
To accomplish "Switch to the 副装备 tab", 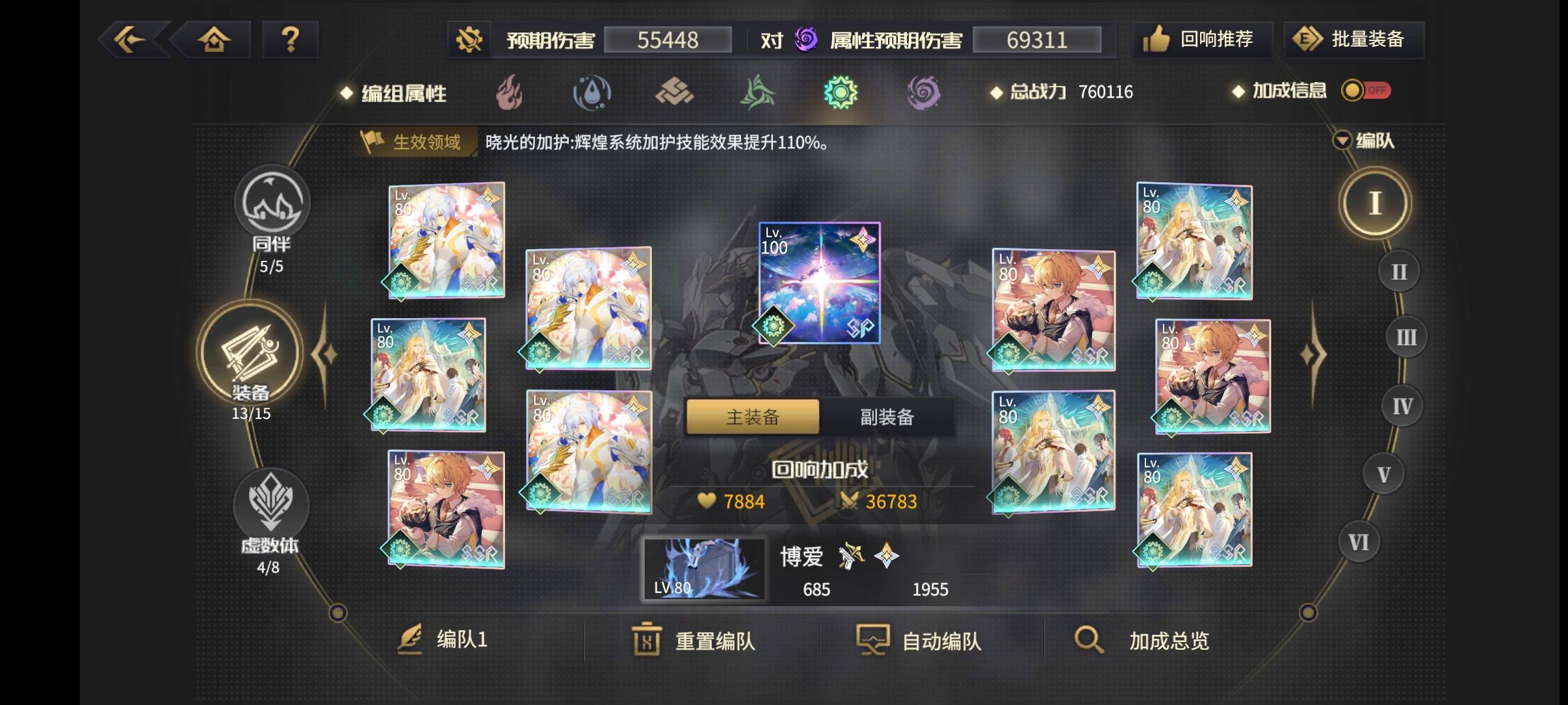I will 886,416.
